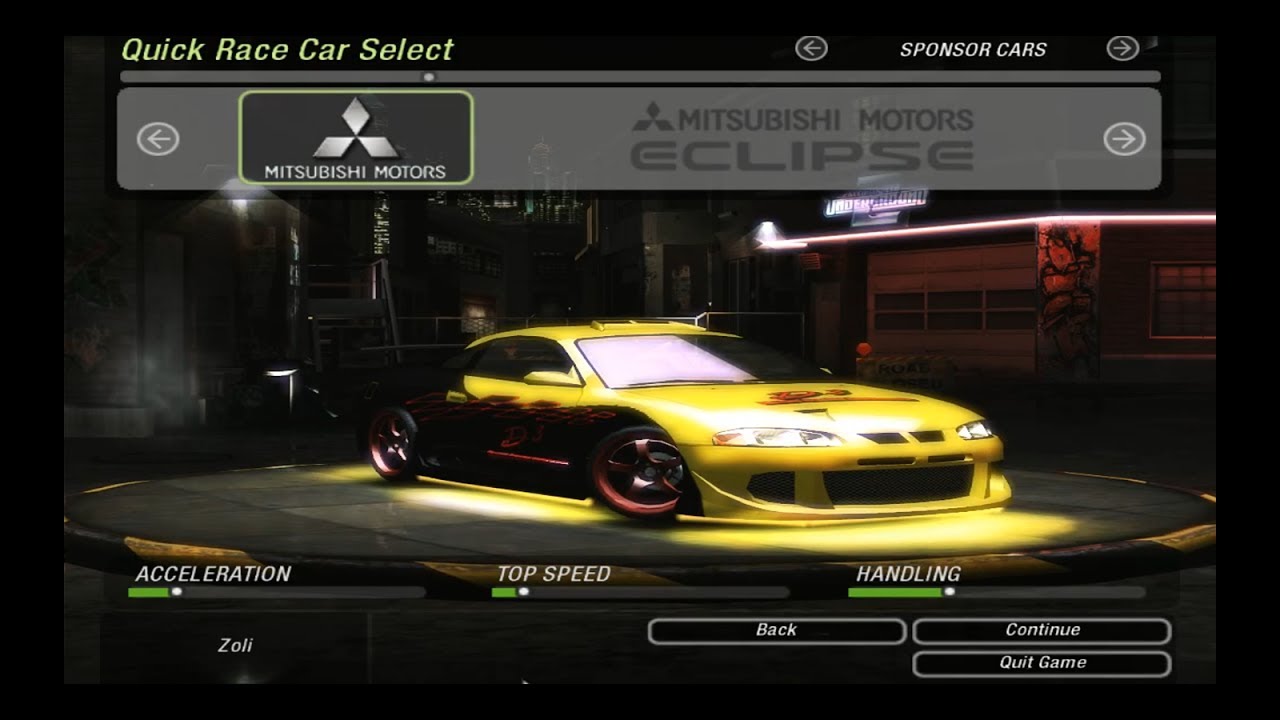This screenshot has height=720, width=1280.
Task: Select the Mitsubishi Motors manufacturer tile
Action: (355, 138)
